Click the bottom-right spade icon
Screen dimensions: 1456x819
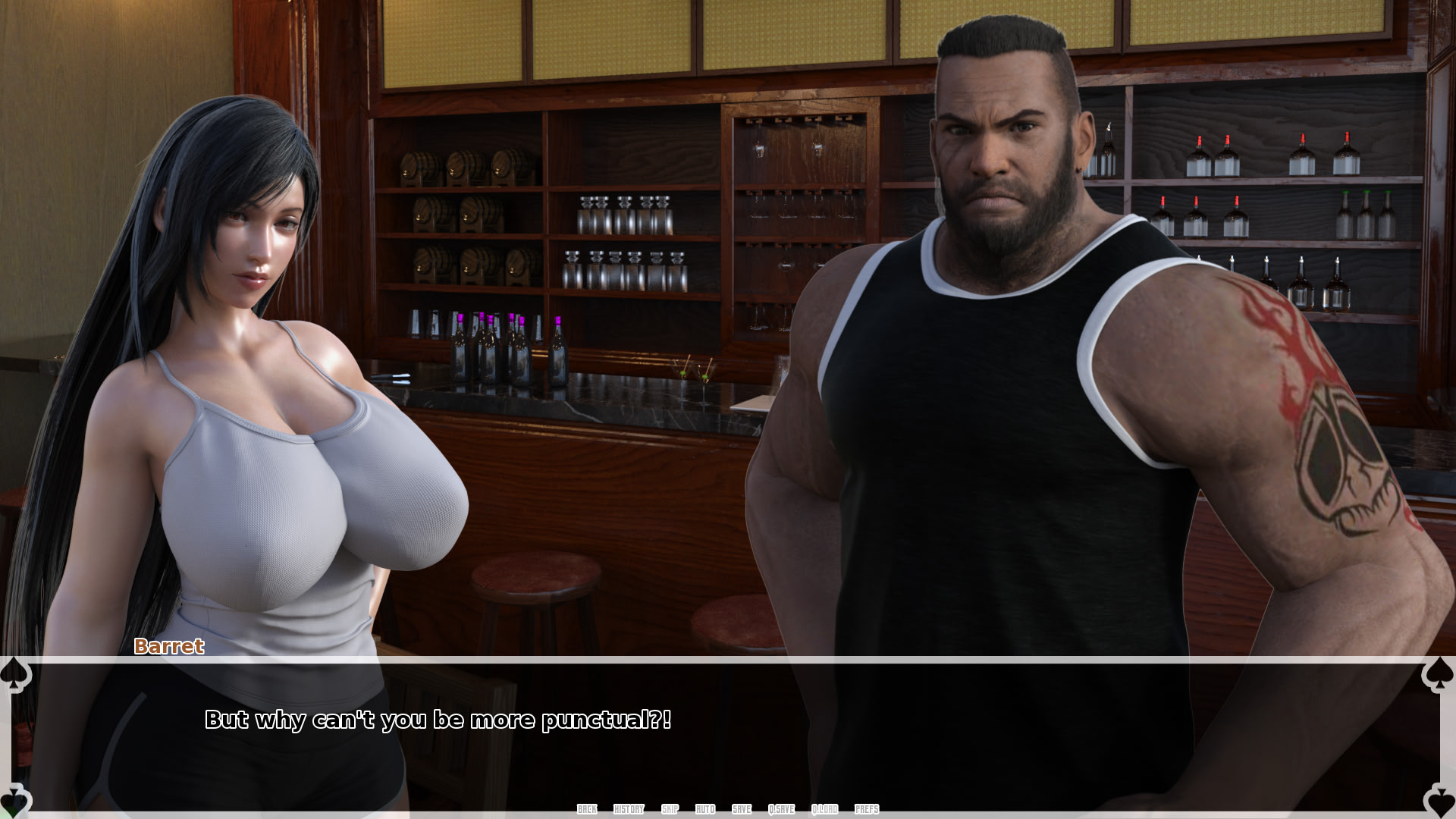(x=1441, y=802)
